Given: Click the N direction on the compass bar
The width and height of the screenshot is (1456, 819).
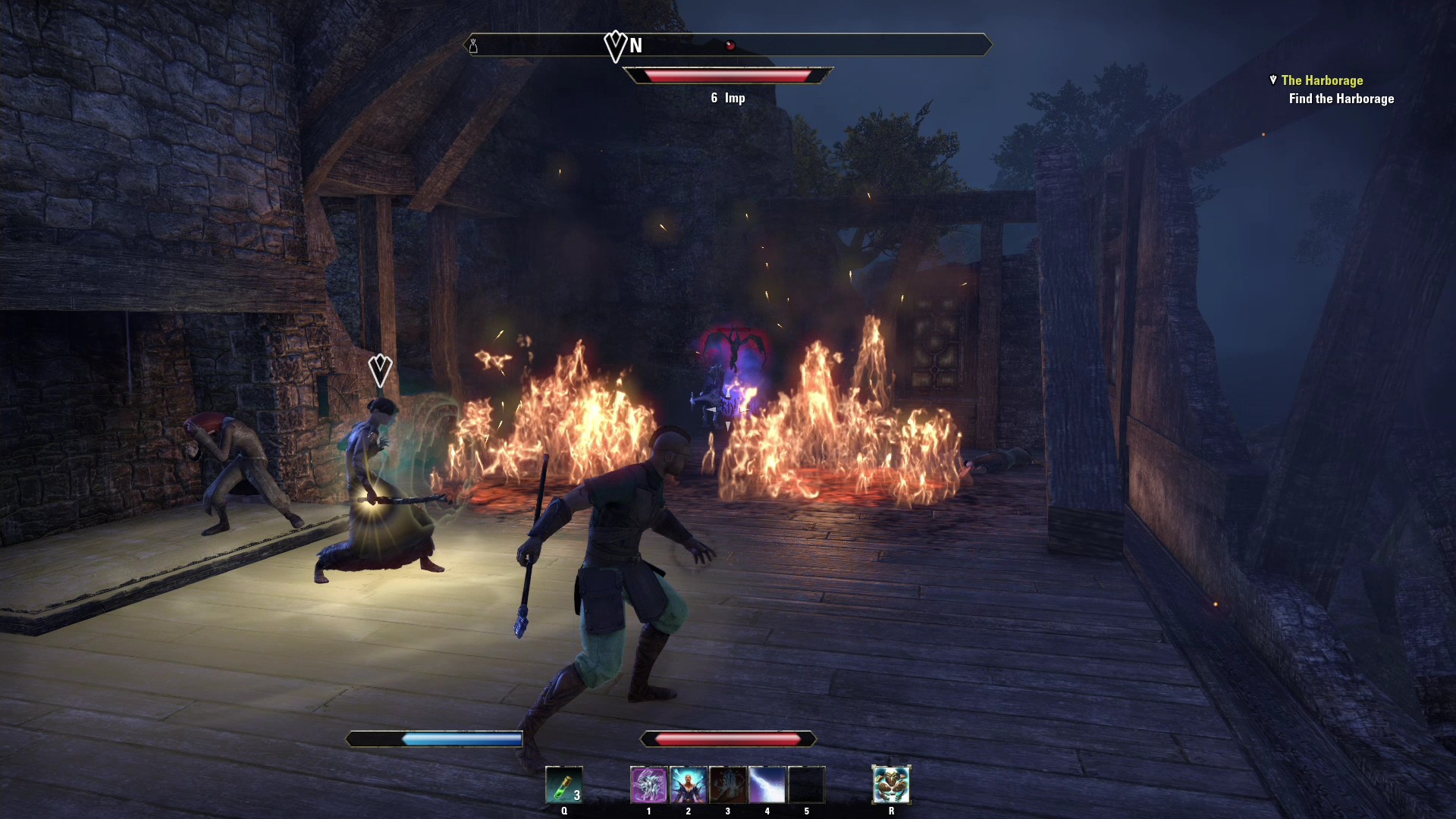Looking at the screenshot, I should tap(635, 46).
